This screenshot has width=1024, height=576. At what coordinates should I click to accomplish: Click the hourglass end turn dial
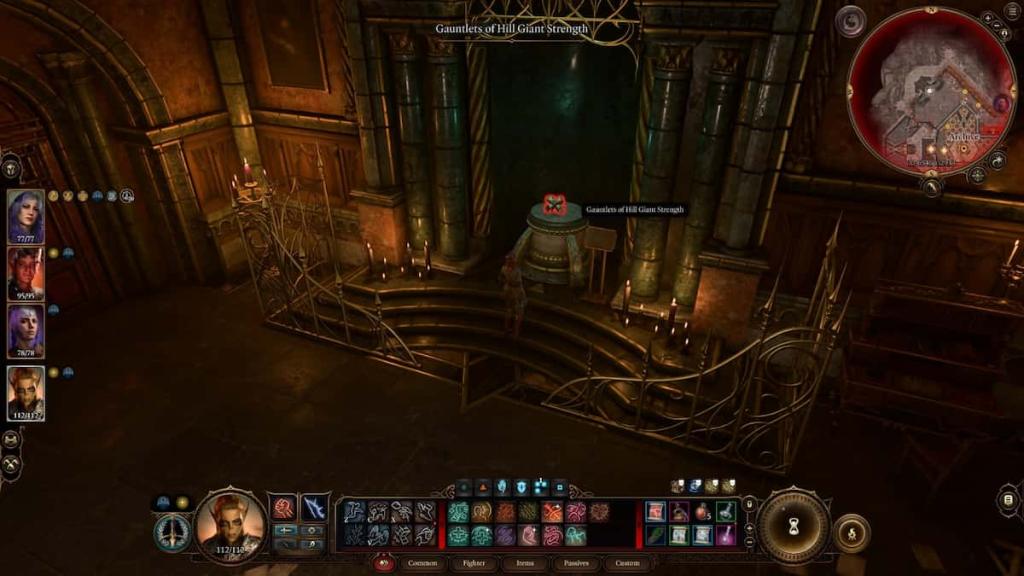pyautogui.click(x=794, y=526)
